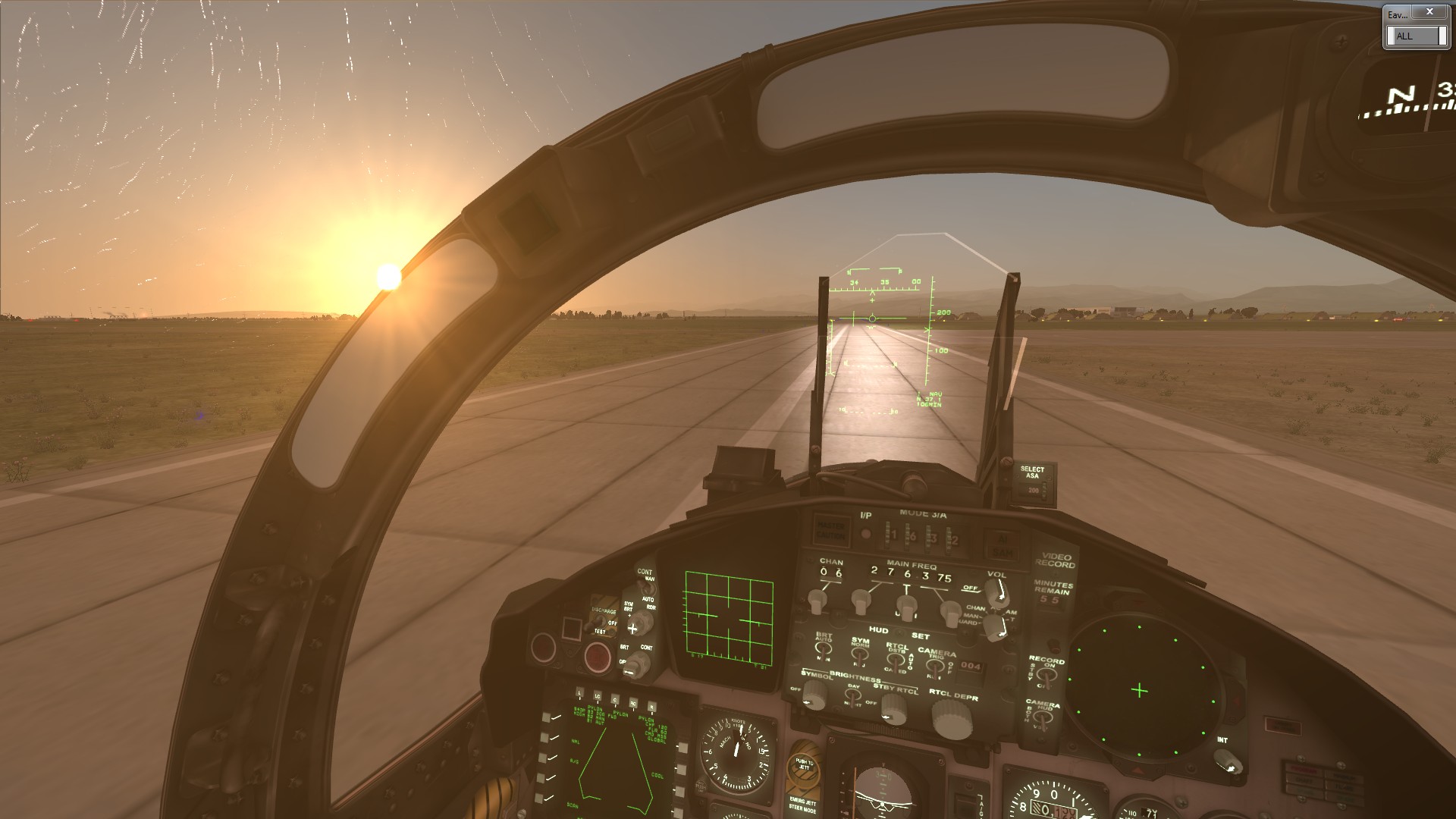This screenshot has width=1456, height=819.
Task: Close the small Eav... overlay window
Action: [x=1429, y=12]
